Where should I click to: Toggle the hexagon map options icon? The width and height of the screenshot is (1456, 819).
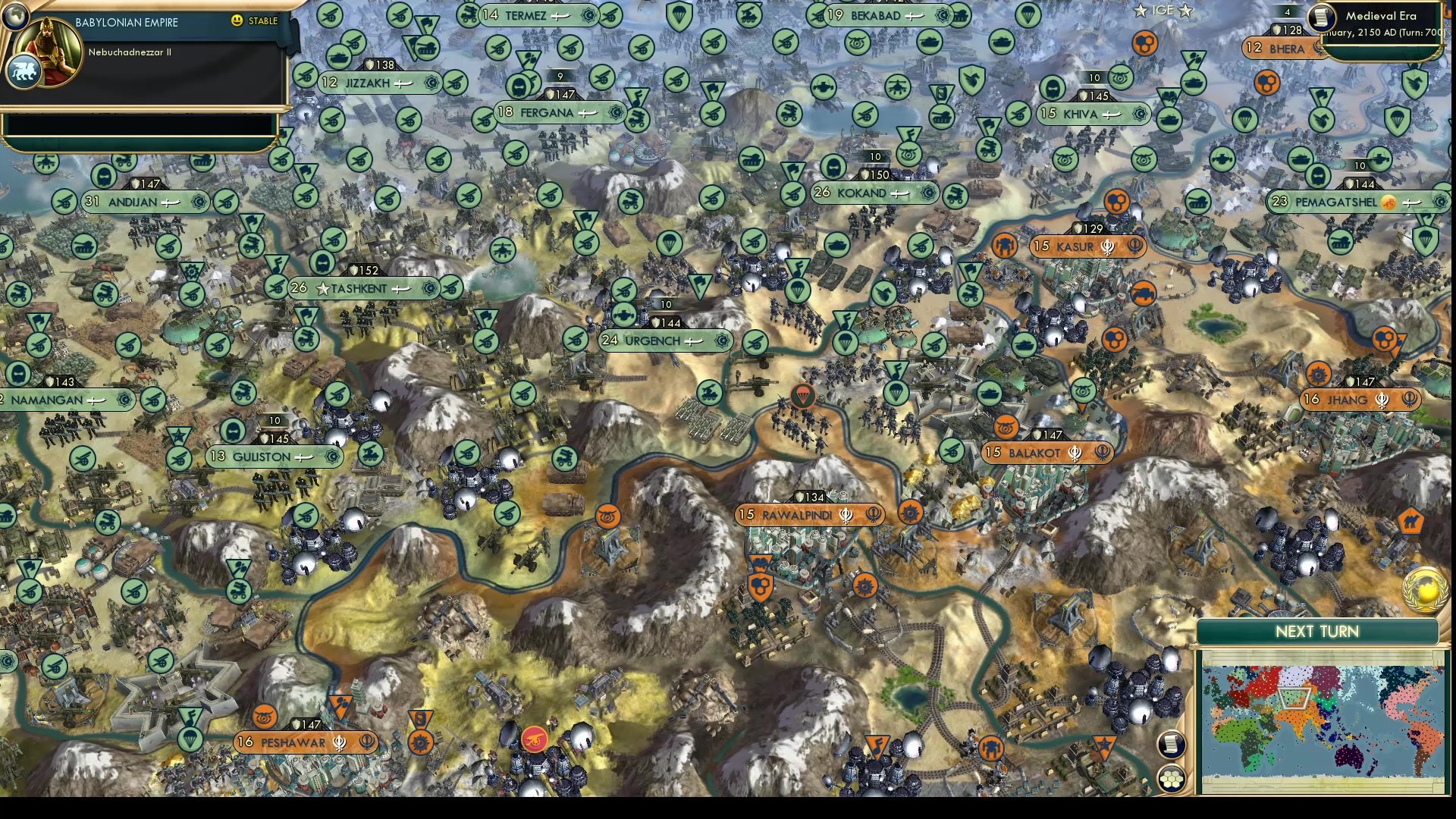click(1172, 777)
